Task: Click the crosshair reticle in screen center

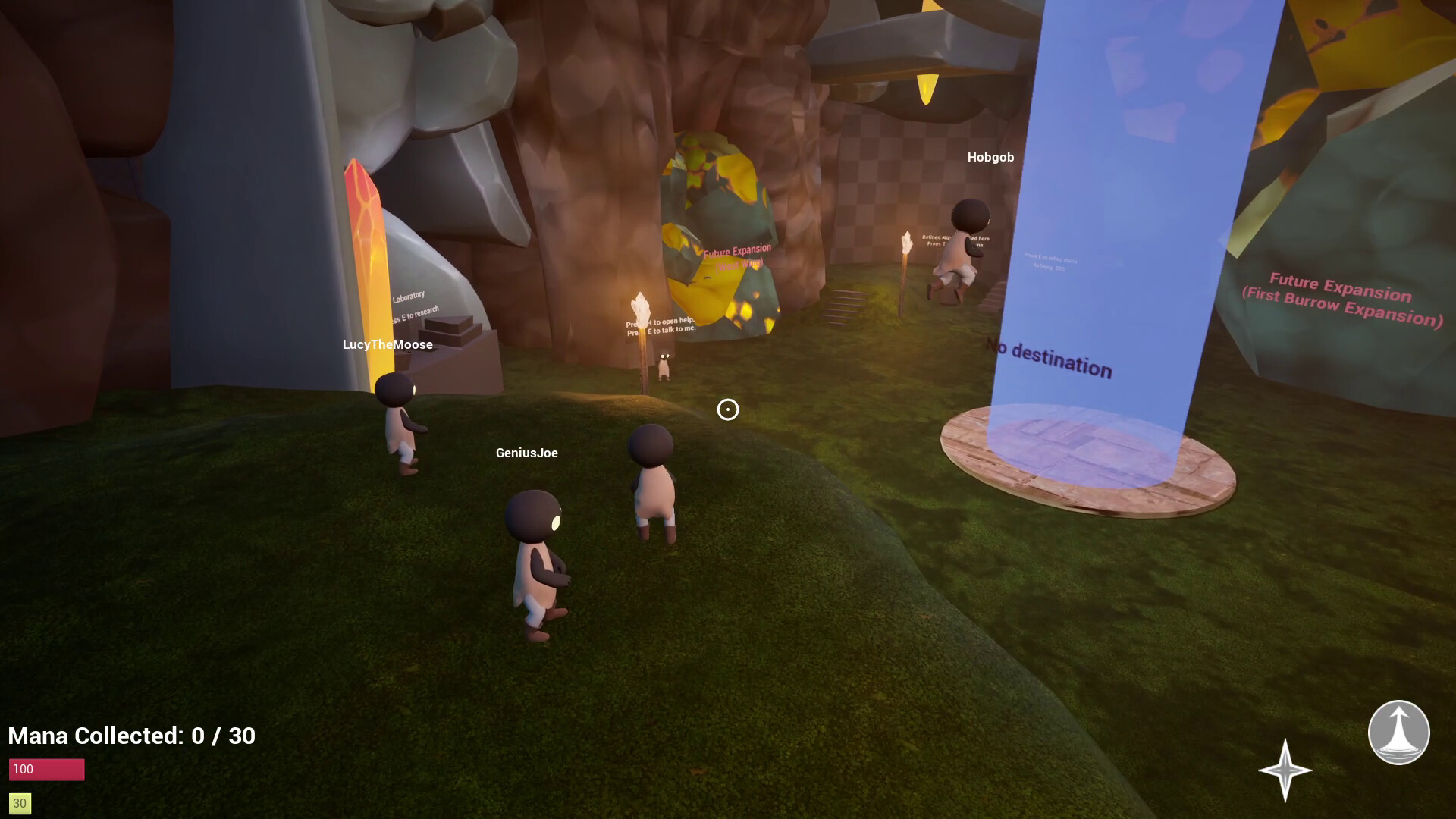Action: 727,410
